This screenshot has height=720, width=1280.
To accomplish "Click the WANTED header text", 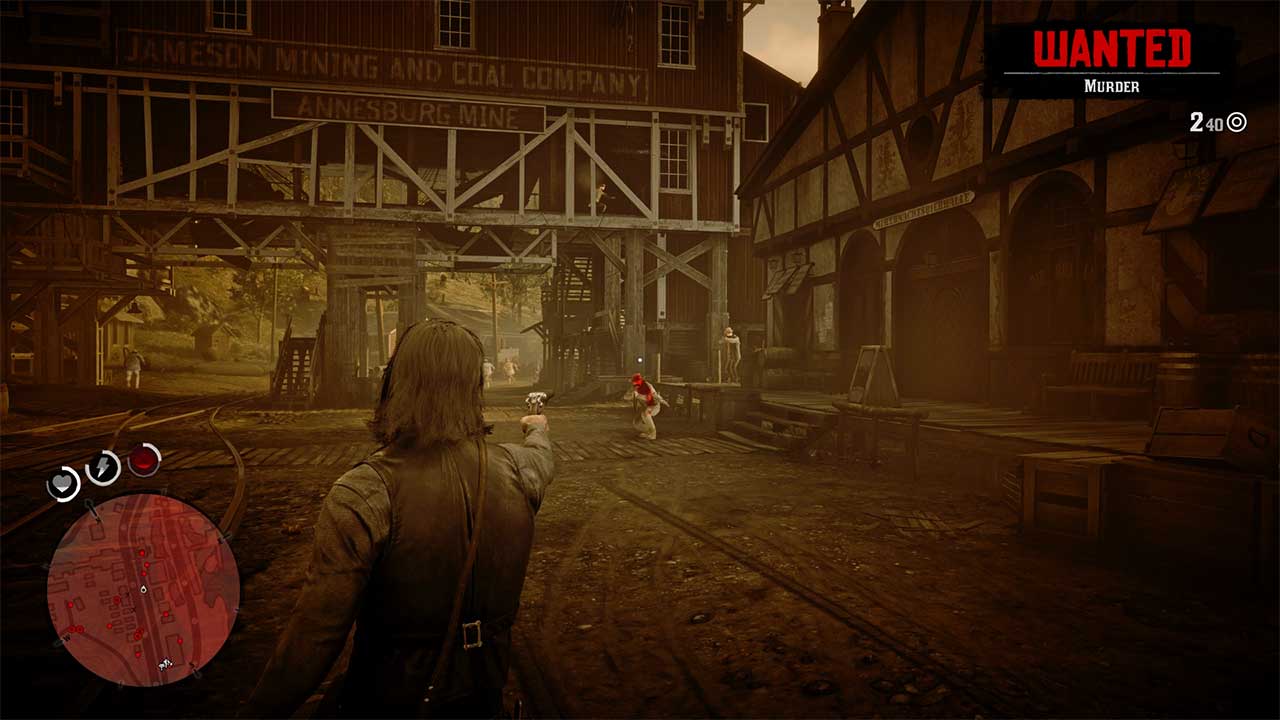I will tap(1111, 46).
